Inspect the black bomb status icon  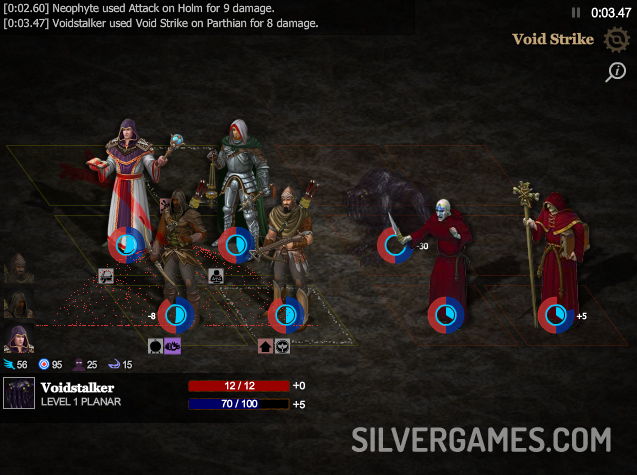(156, 346)
